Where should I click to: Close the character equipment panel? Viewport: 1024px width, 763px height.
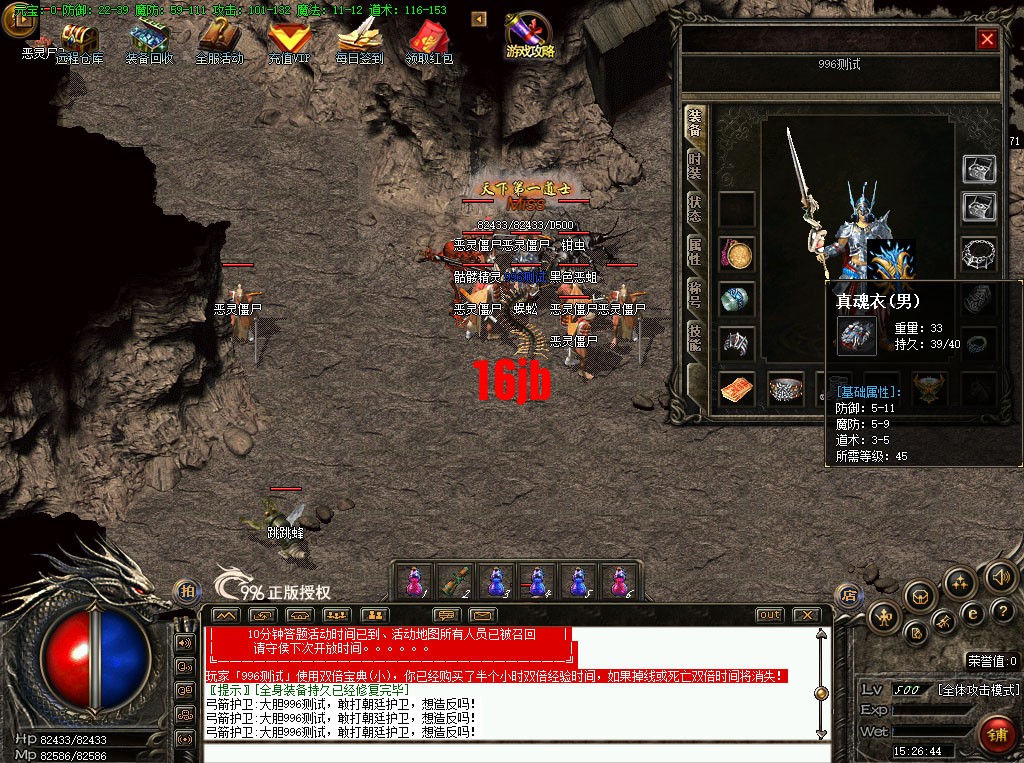point(987,39)
